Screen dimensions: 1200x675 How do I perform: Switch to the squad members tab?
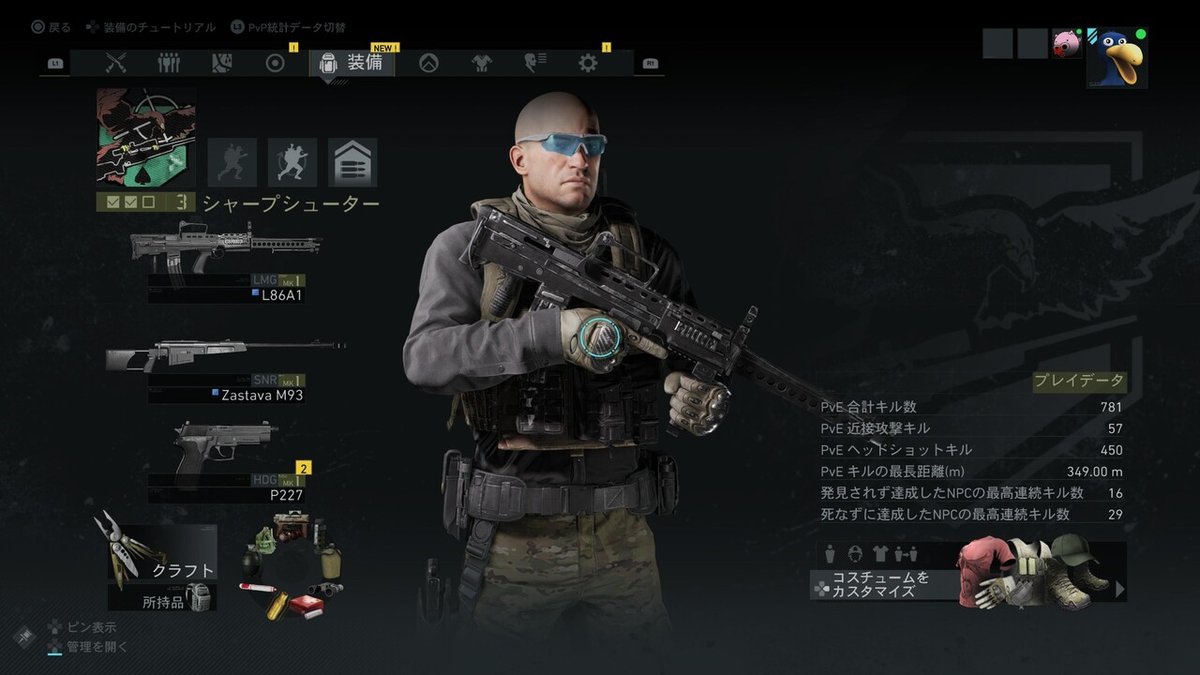169,63
